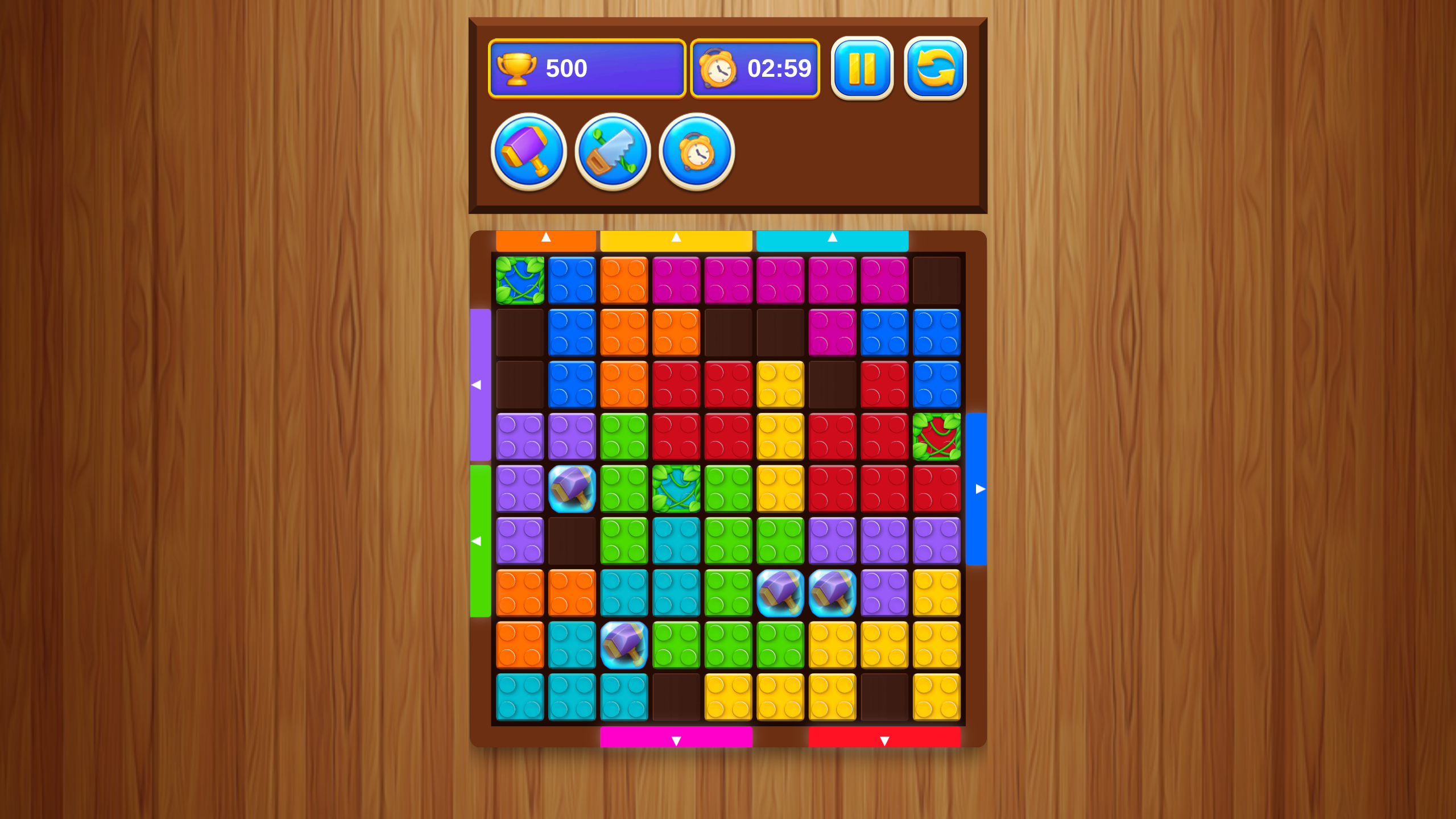
Task: Restart the current level
Action: (x=935, y=68)
